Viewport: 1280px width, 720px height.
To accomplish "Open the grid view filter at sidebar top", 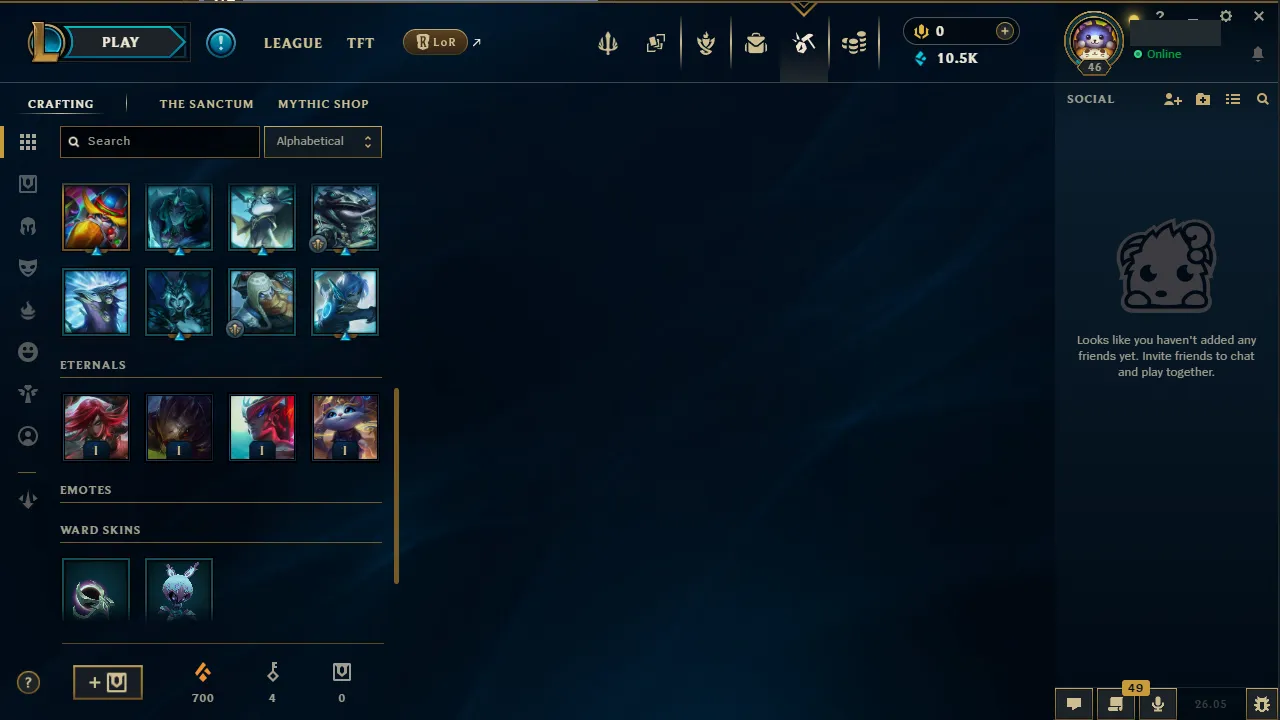I will [28, 142].
